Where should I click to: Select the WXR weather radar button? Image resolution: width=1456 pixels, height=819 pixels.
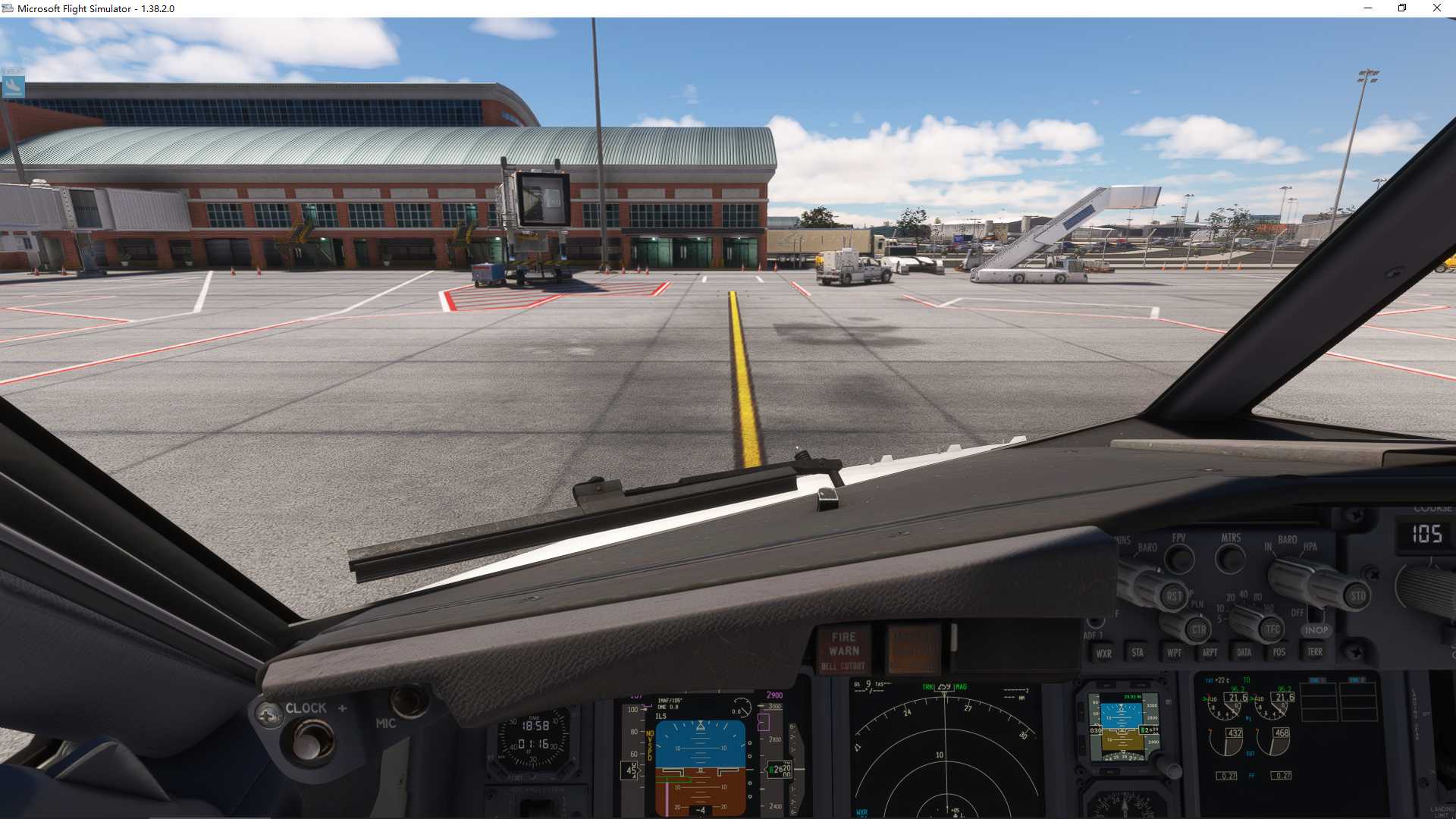tap(1103, 652)
